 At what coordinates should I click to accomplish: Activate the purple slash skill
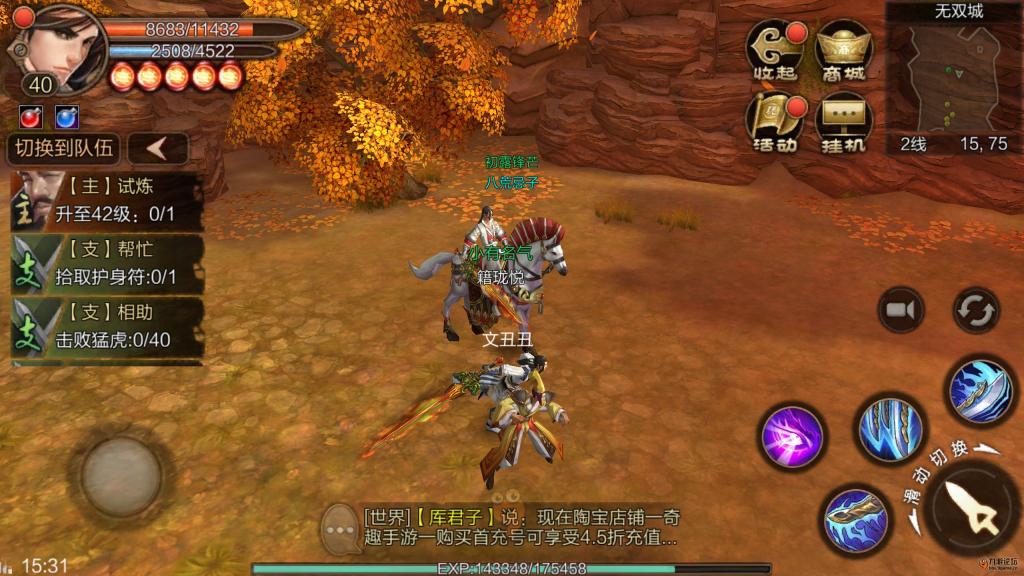point(792,436)
